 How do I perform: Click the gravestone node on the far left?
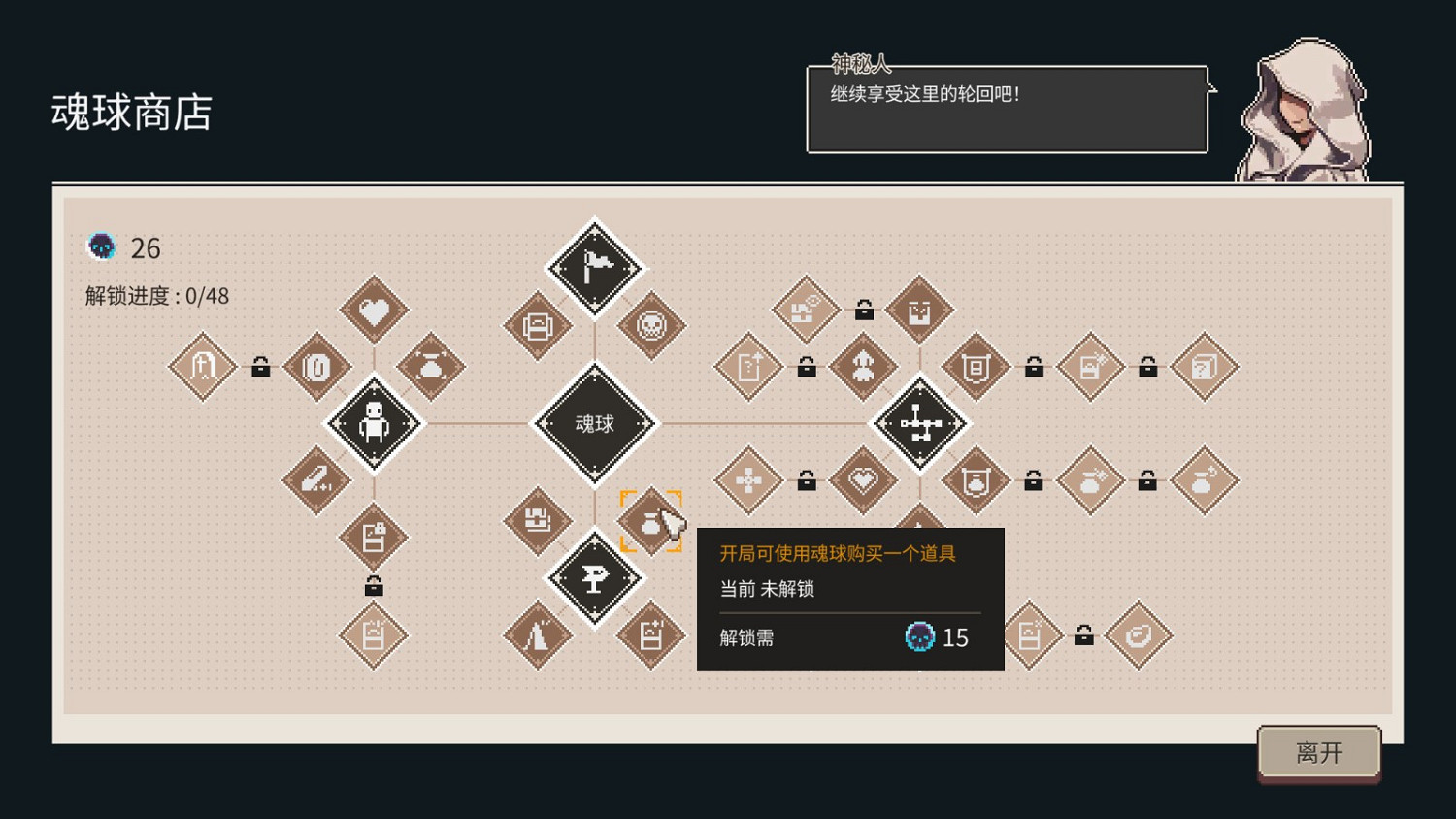(202, 369)
